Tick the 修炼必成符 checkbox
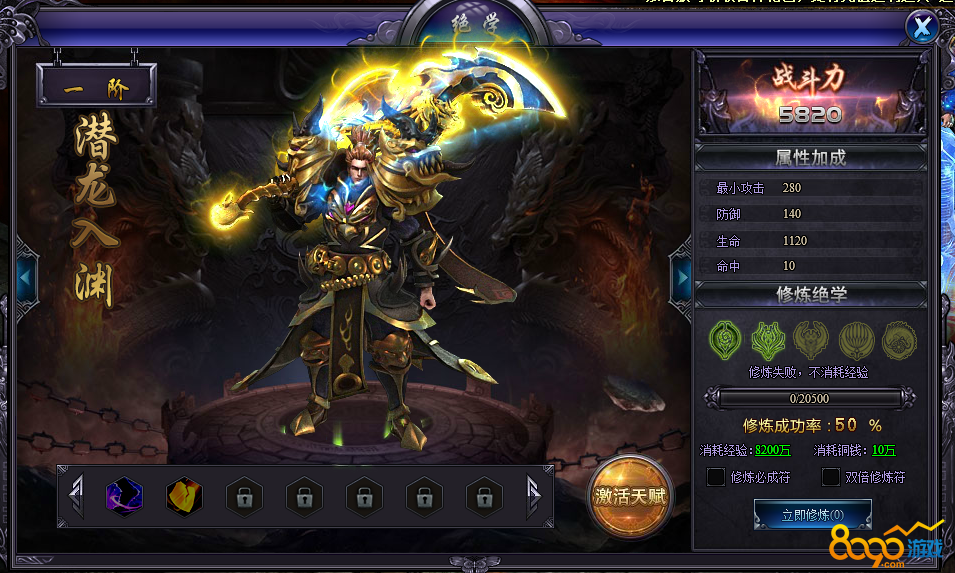This screenshot has height=573, width=955. 716,477
